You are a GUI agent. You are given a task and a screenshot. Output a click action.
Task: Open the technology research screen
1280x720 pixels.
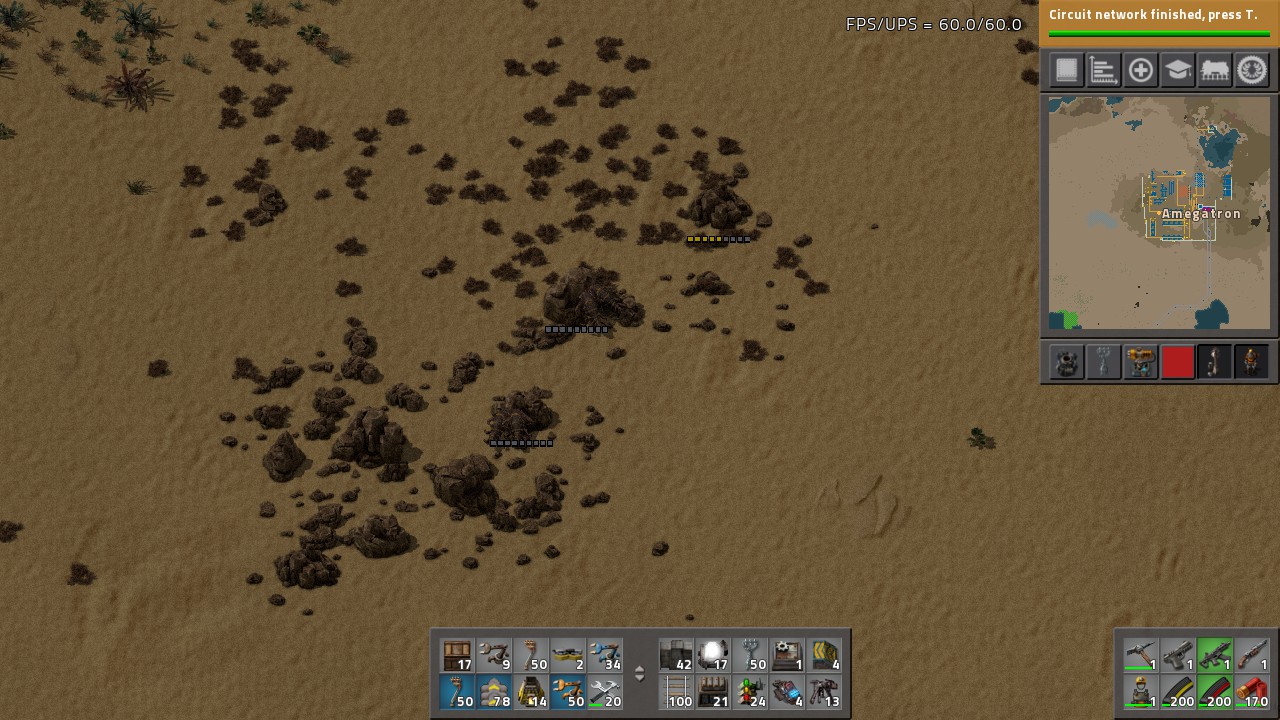(x=1177, y=69)
